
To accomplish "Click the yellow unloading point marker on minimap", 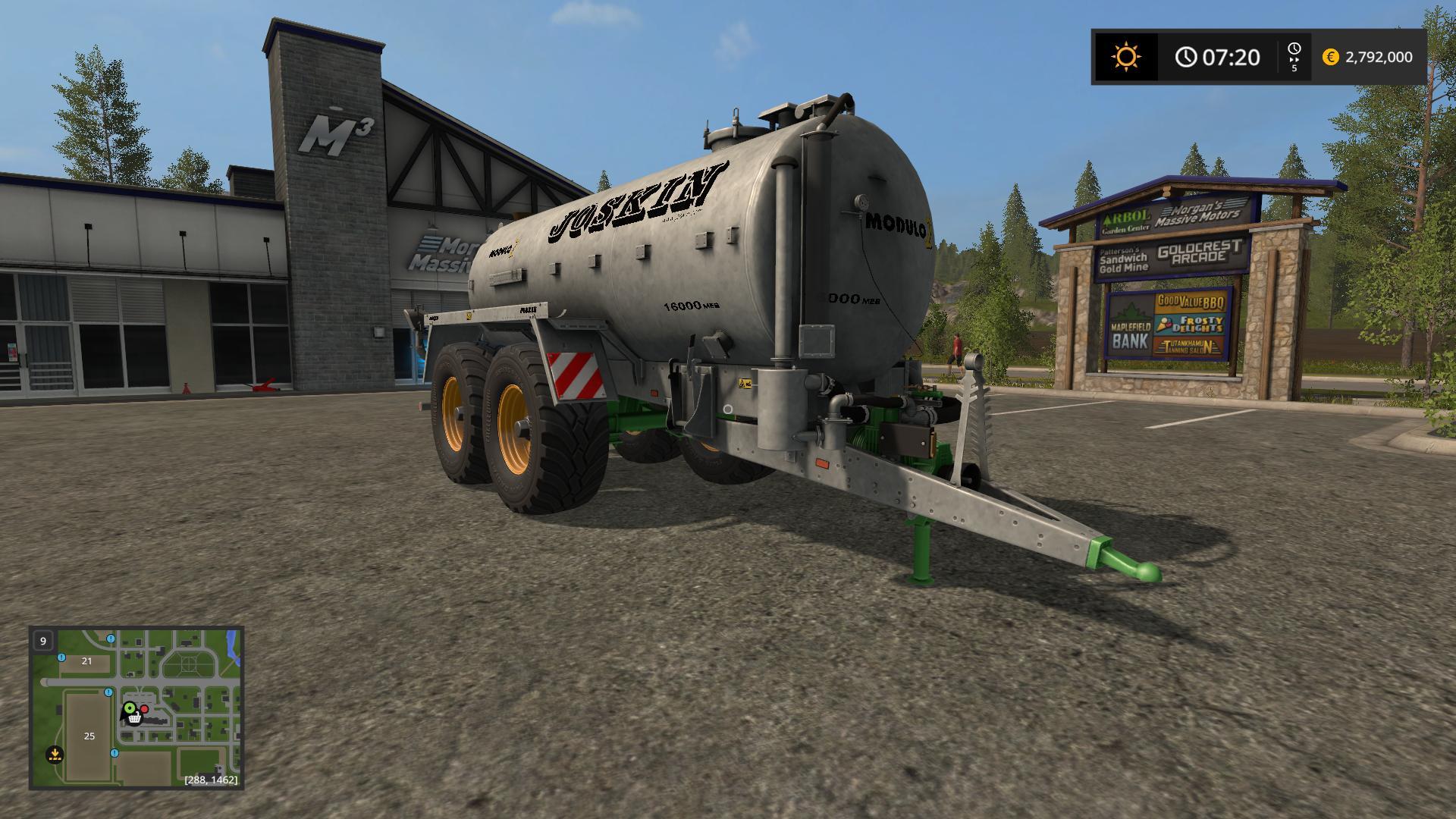I will [54, 755].
